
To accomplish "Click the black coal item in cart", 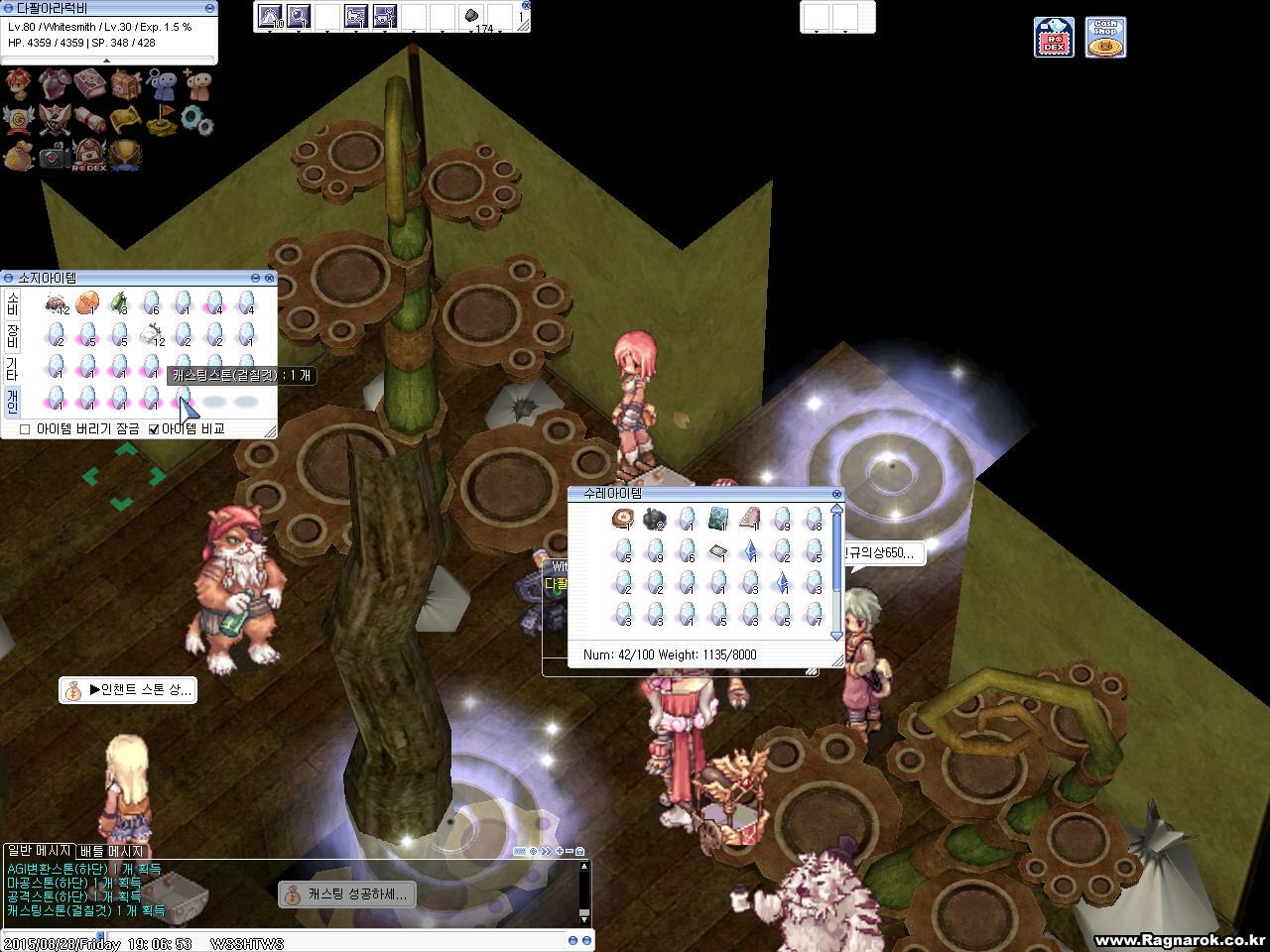I will coord(654,519).
